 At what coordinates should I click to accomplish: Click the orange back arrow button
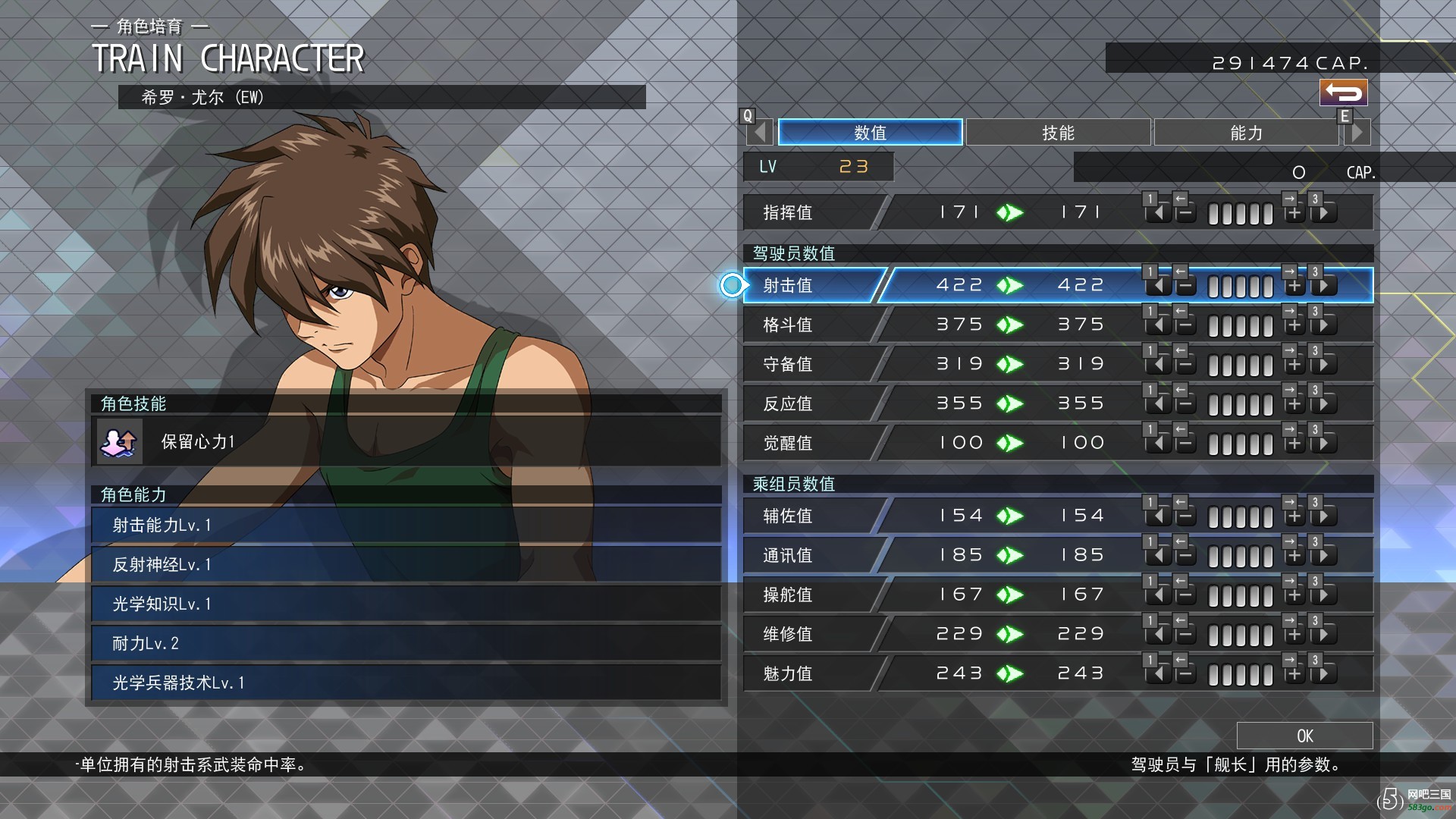coord(1343,93)
